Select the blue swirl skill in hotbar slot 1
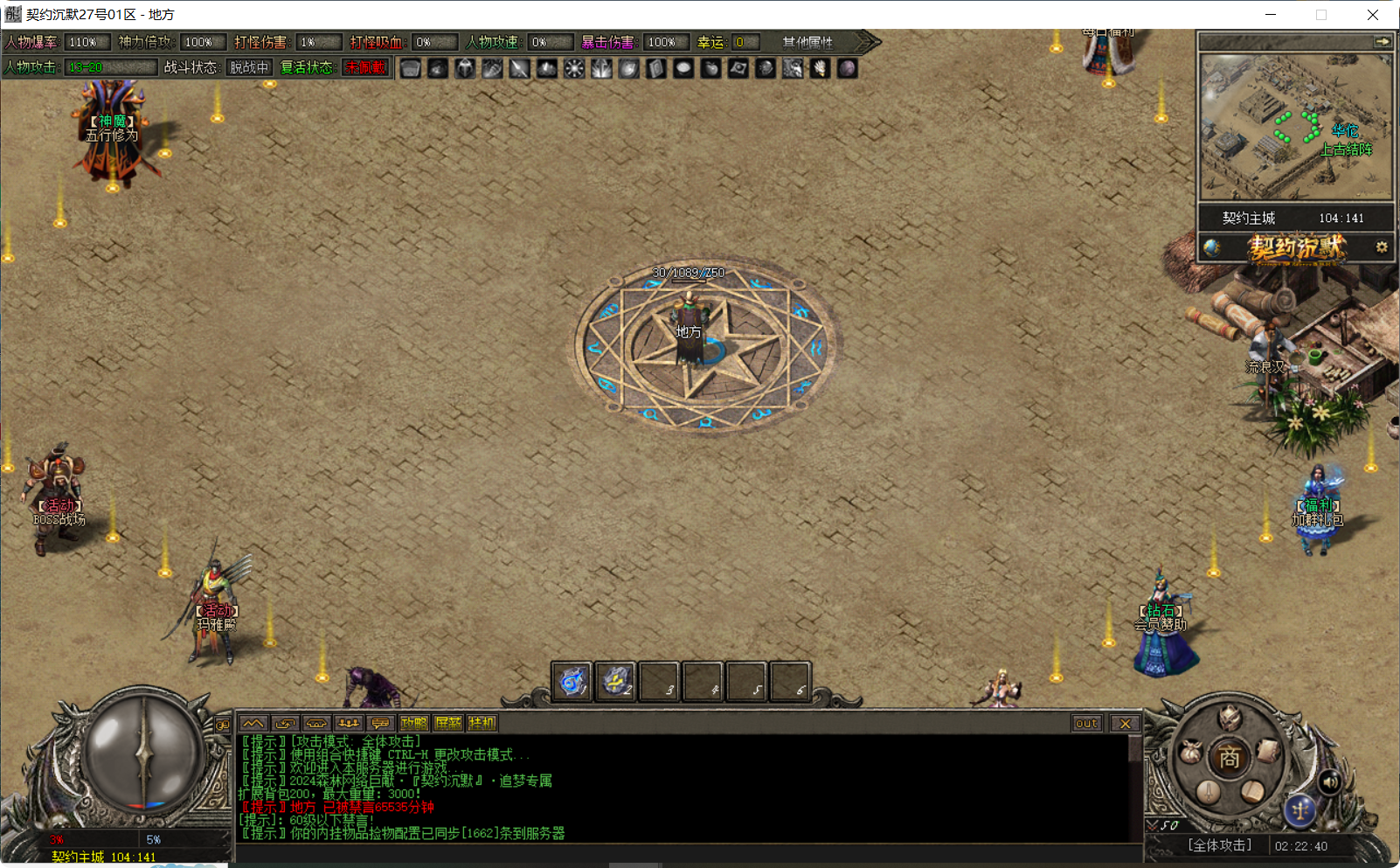Image resolution: width=1400 pixels, height=868 pixels. point(572,681)
